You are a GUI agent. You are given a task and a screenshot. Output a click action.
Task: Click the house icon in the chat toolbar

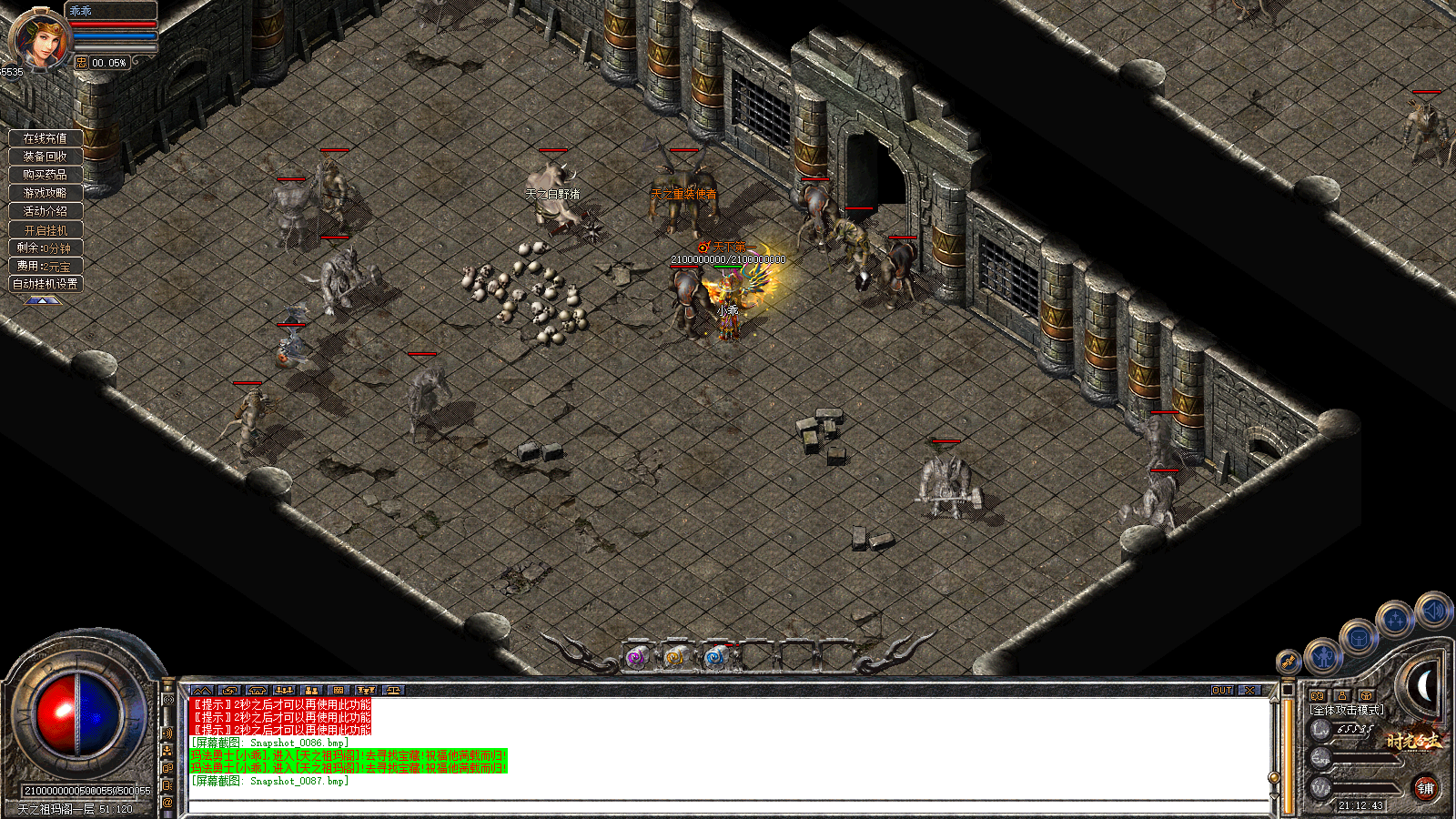(258, 690)
